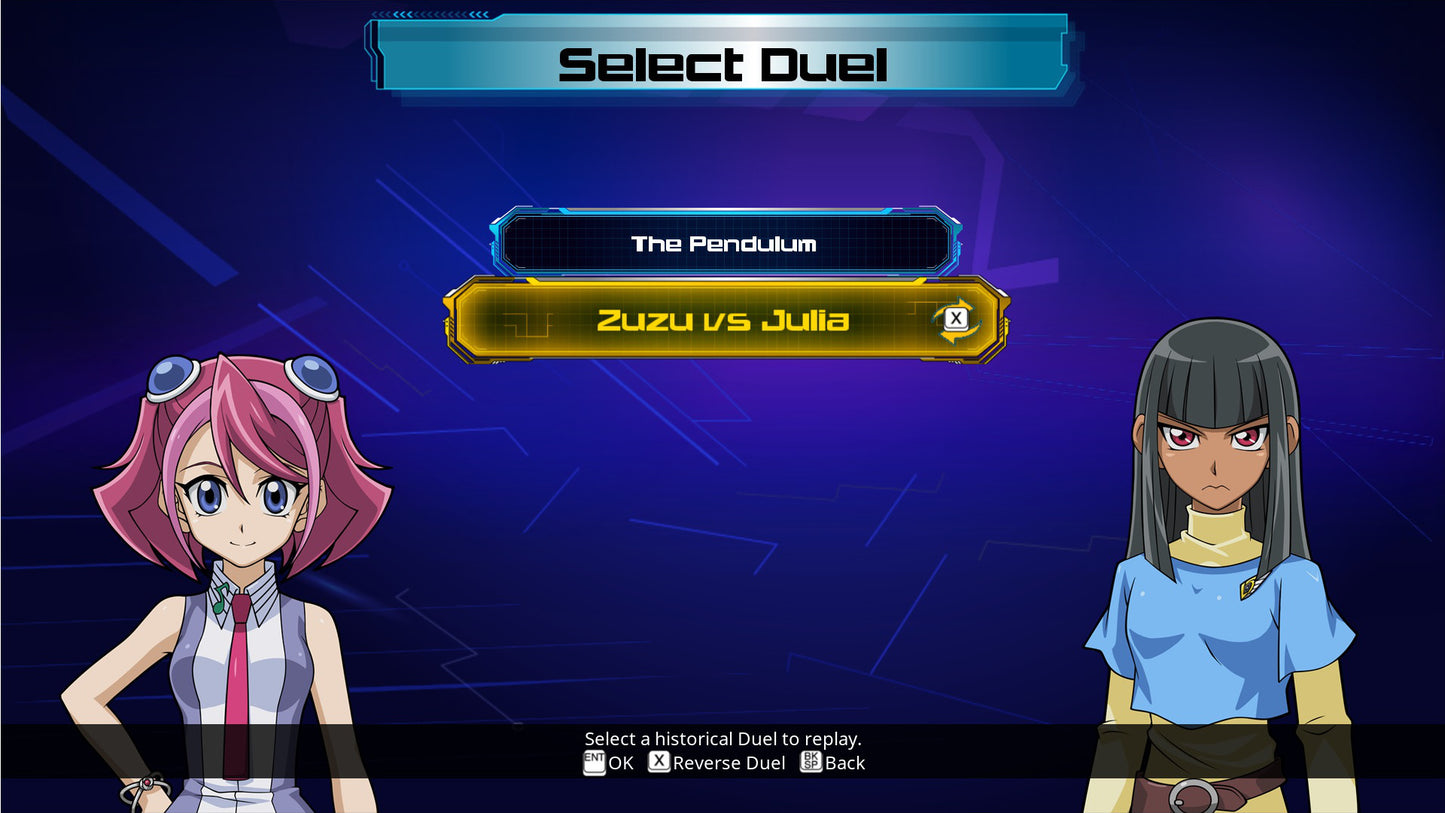The width and height of the screenshot is (1445, 813).
Task: Toggle Reverse Duel mode for Zuzu vs Julia
Action: tap(956, 318)
